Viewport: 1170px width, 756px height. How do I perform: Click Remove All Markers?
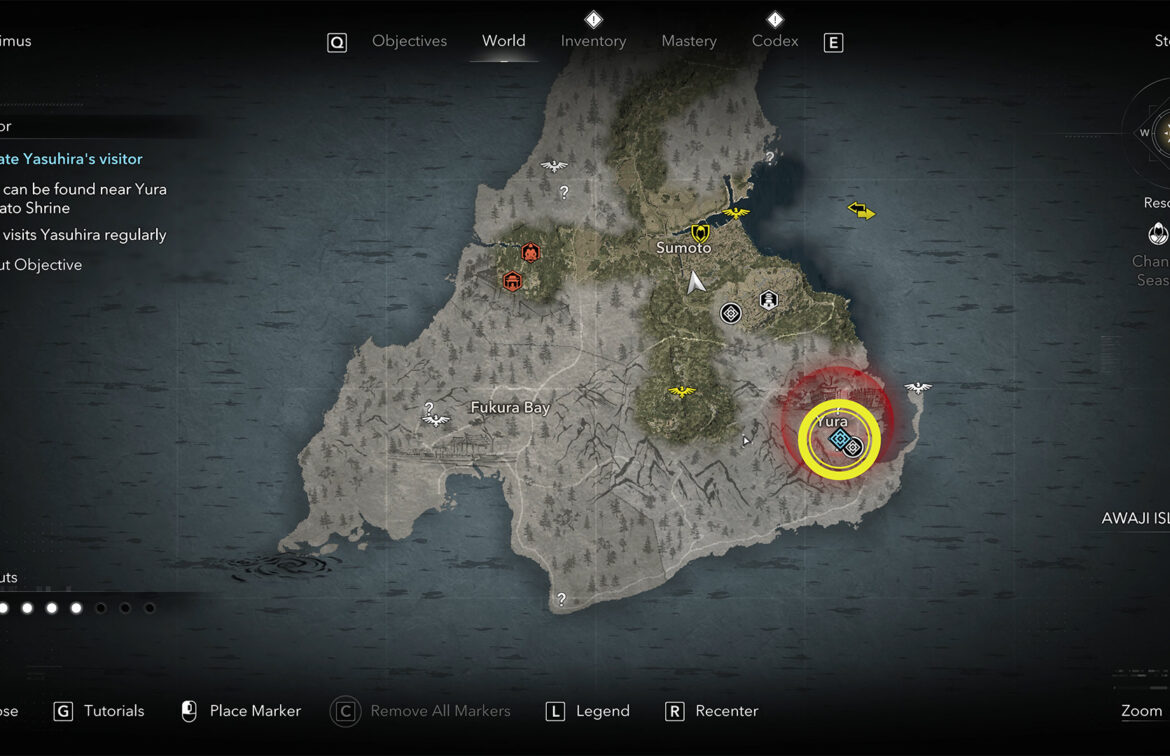pos(439,711)
